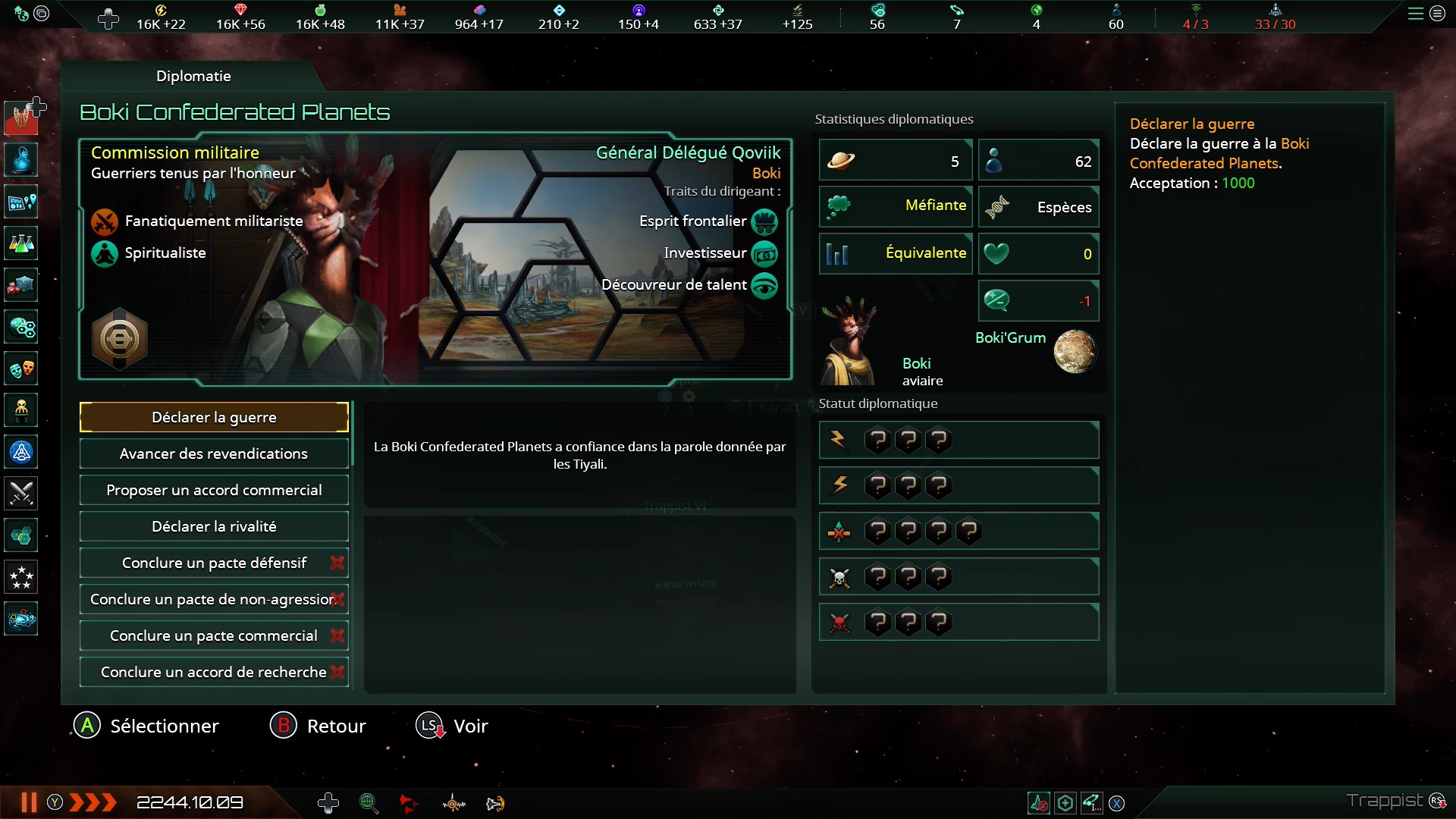This screenshot has width=1456, height=819.
Task: Open the Diplomatie tab
Action: 193,76
